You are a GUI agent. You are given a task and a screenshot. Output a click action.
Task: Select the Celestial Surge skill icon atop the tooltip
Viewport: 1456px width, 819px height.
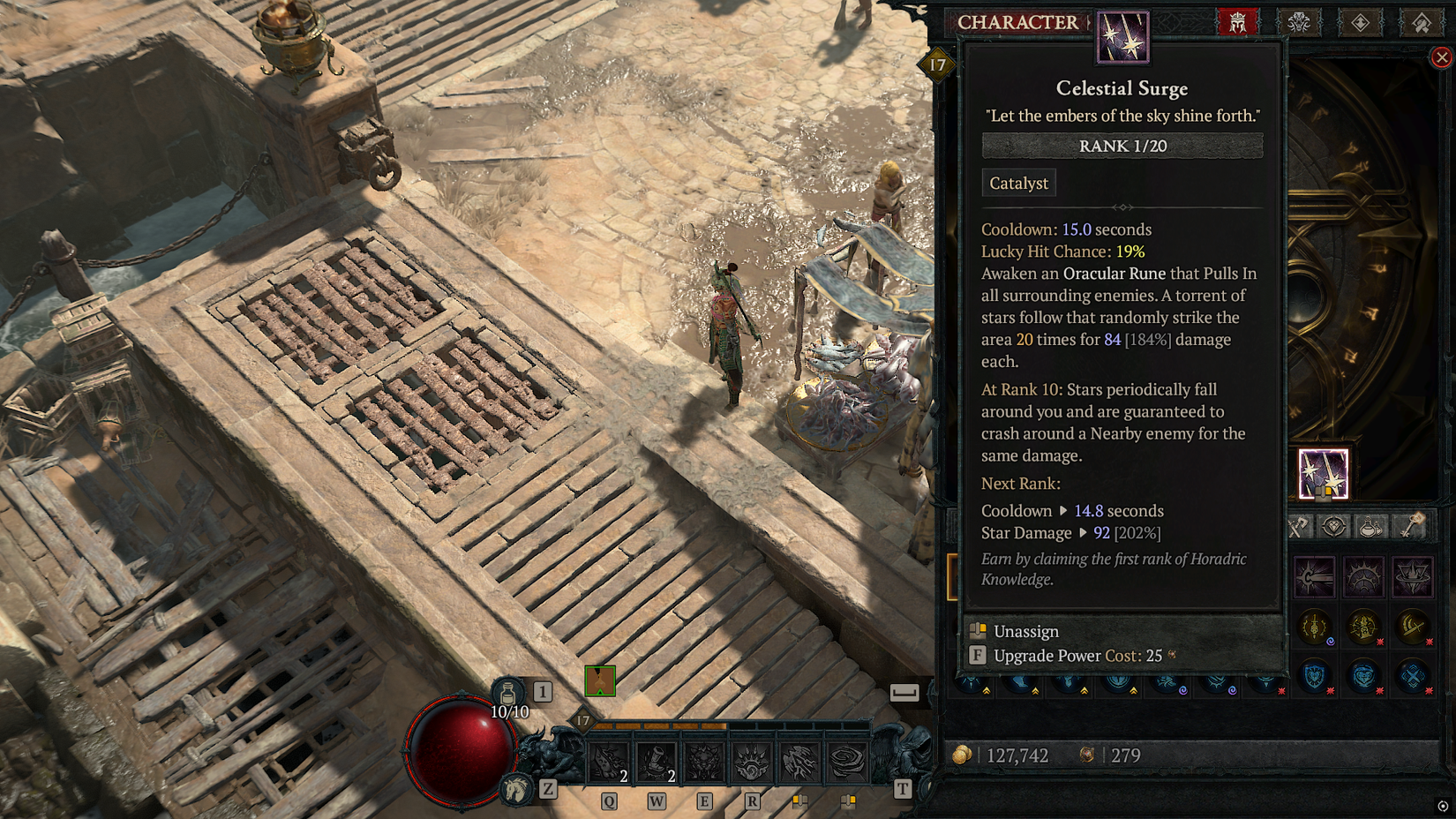(1122, 39)
